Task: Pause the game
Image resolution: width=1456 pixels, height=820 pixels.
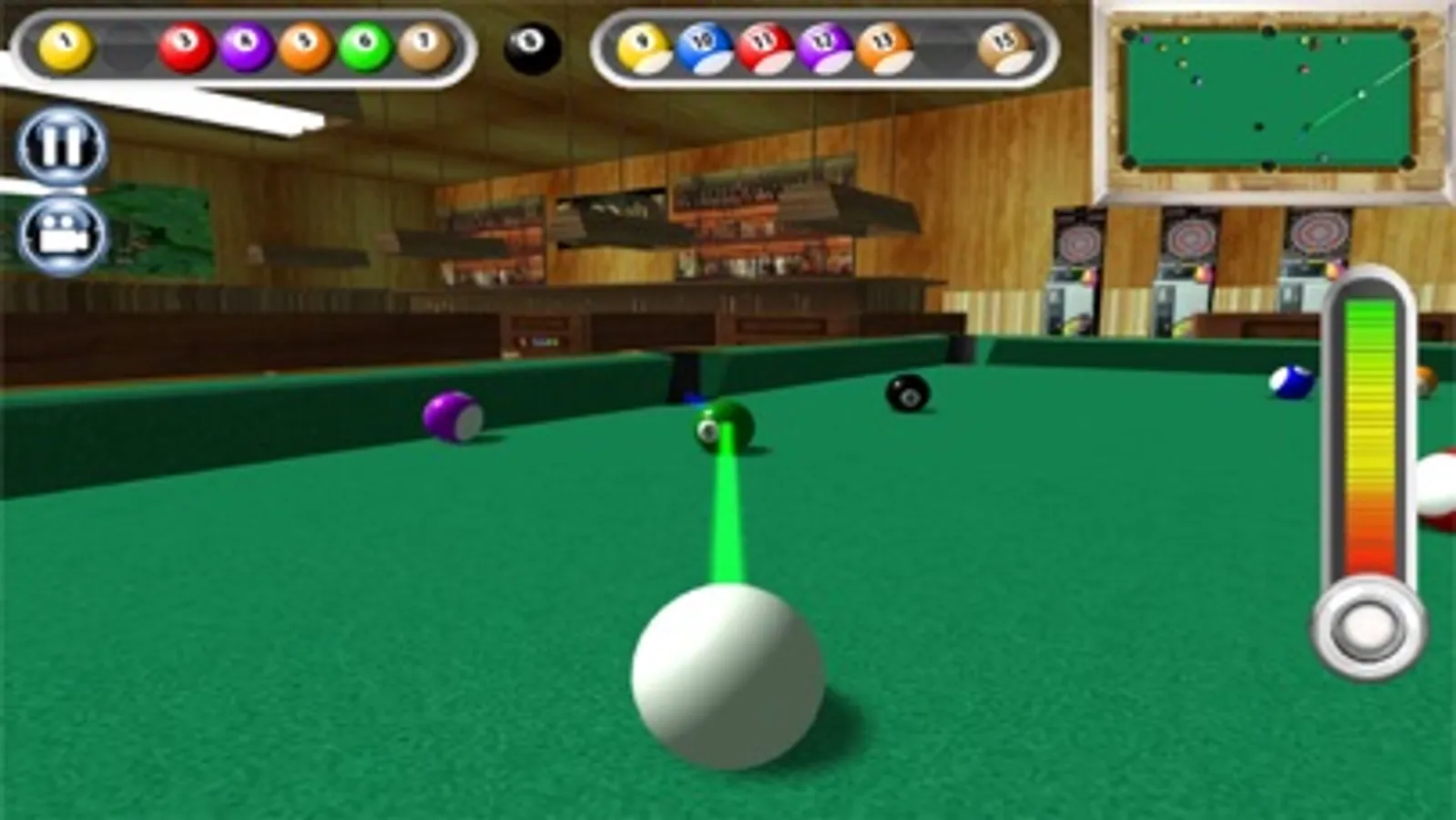Action: 59,144
